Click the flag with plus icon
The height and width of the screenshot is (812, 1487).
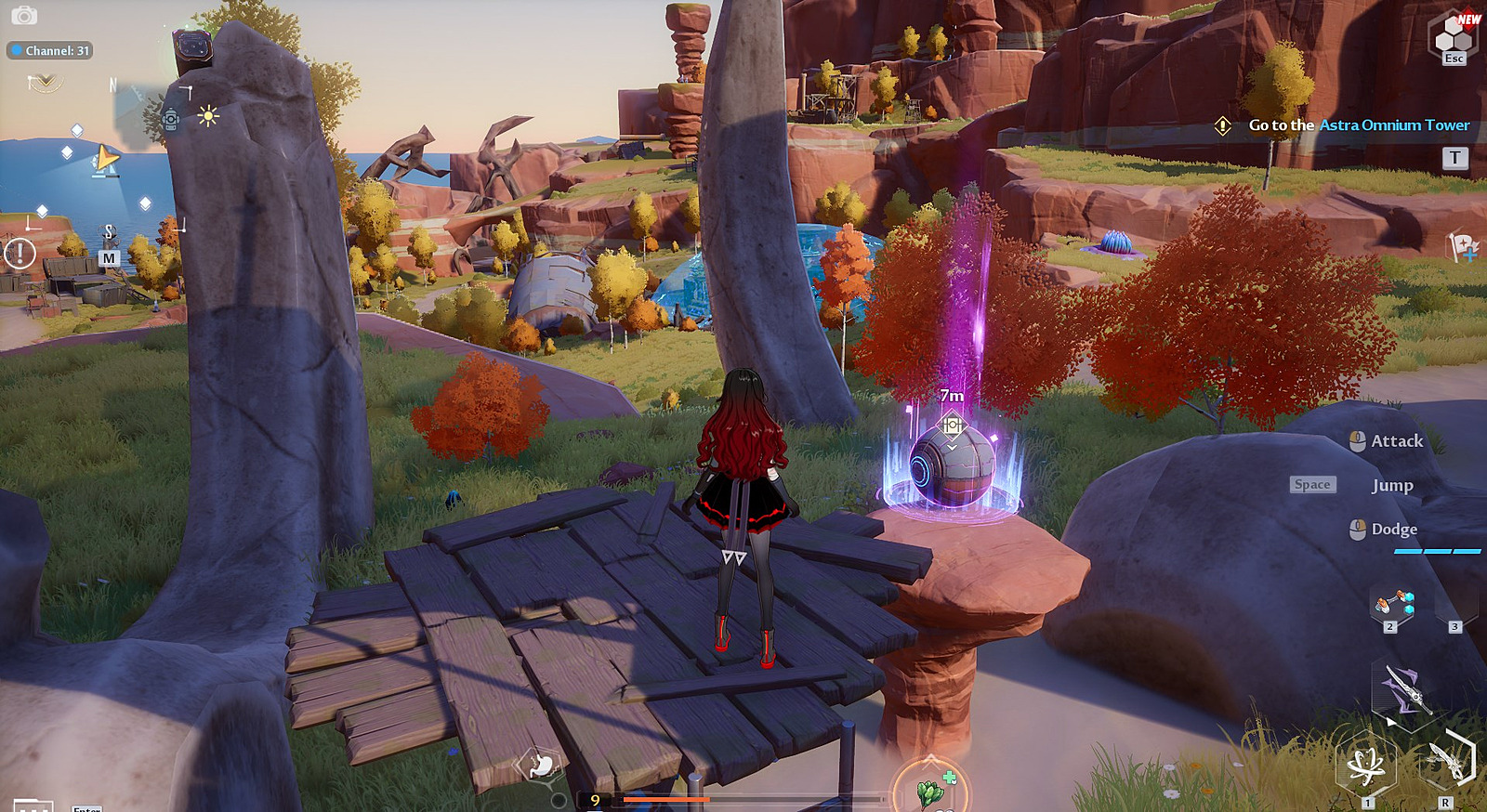click(1462, 246)
